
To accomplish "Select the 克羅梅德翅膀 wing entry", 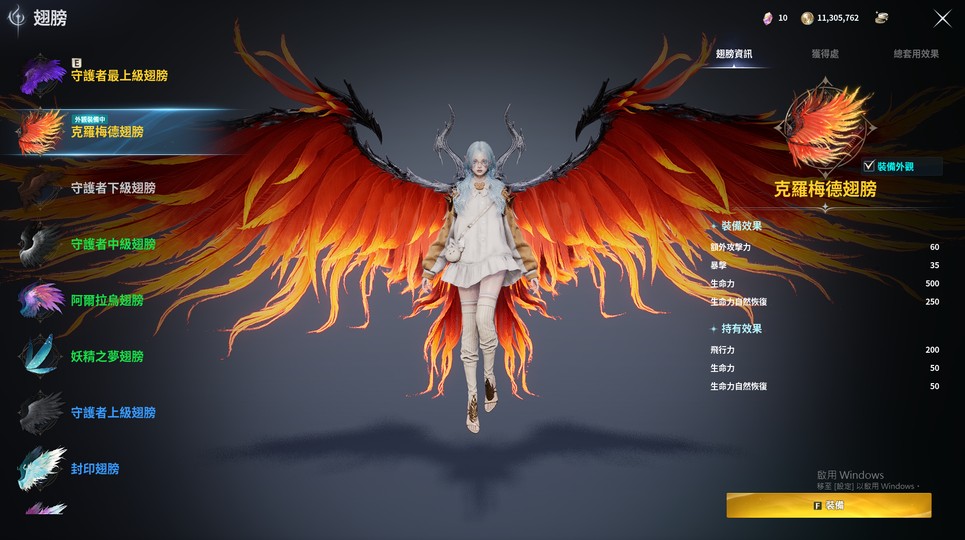I will [x=107, y=131].
